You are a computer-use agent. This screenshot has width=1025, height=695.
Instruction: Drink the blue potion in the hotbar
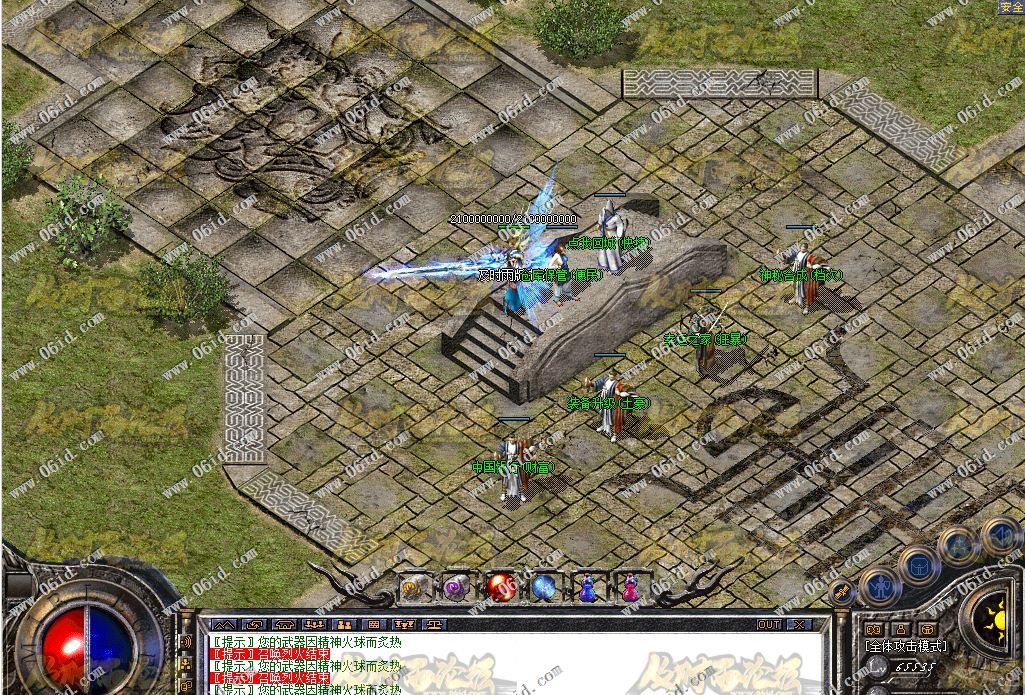[x=587, y=587]
